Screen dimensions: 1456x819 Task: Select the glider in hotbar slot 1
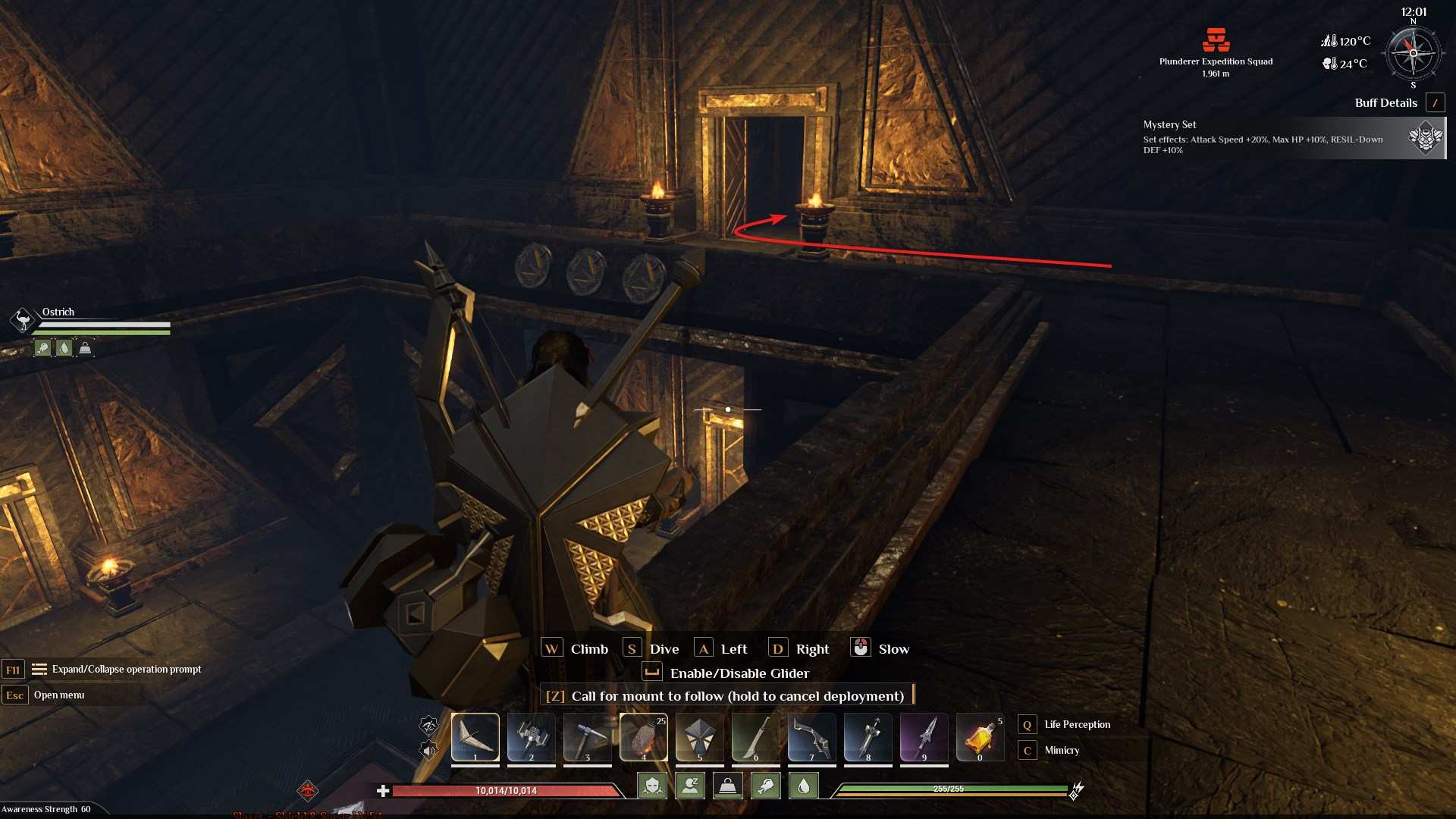pyautogui.click(x=475, y=736)
